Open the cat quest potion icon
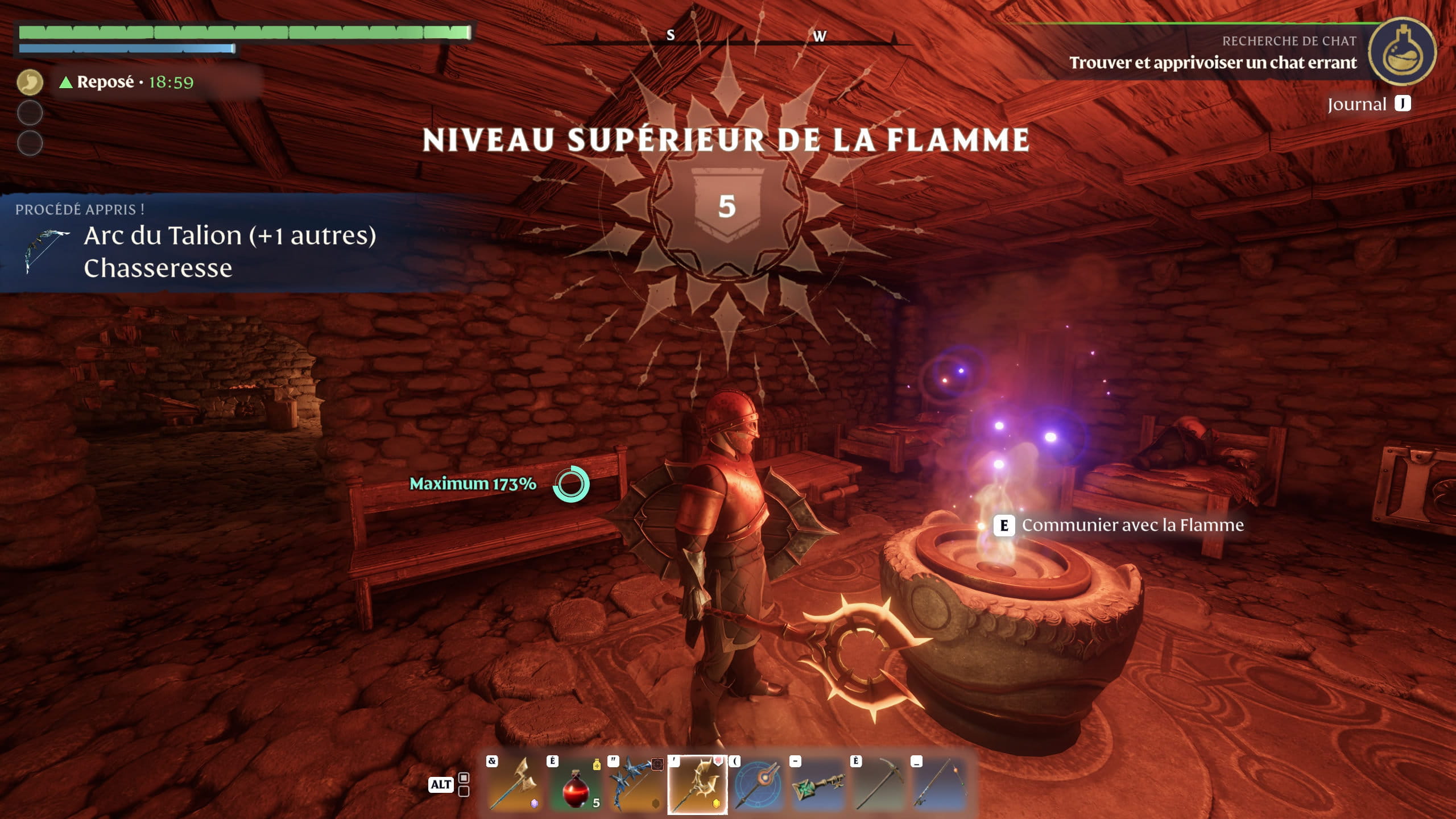The height and width of the screenshot is (819, 1456). (x=1401, y=52)
